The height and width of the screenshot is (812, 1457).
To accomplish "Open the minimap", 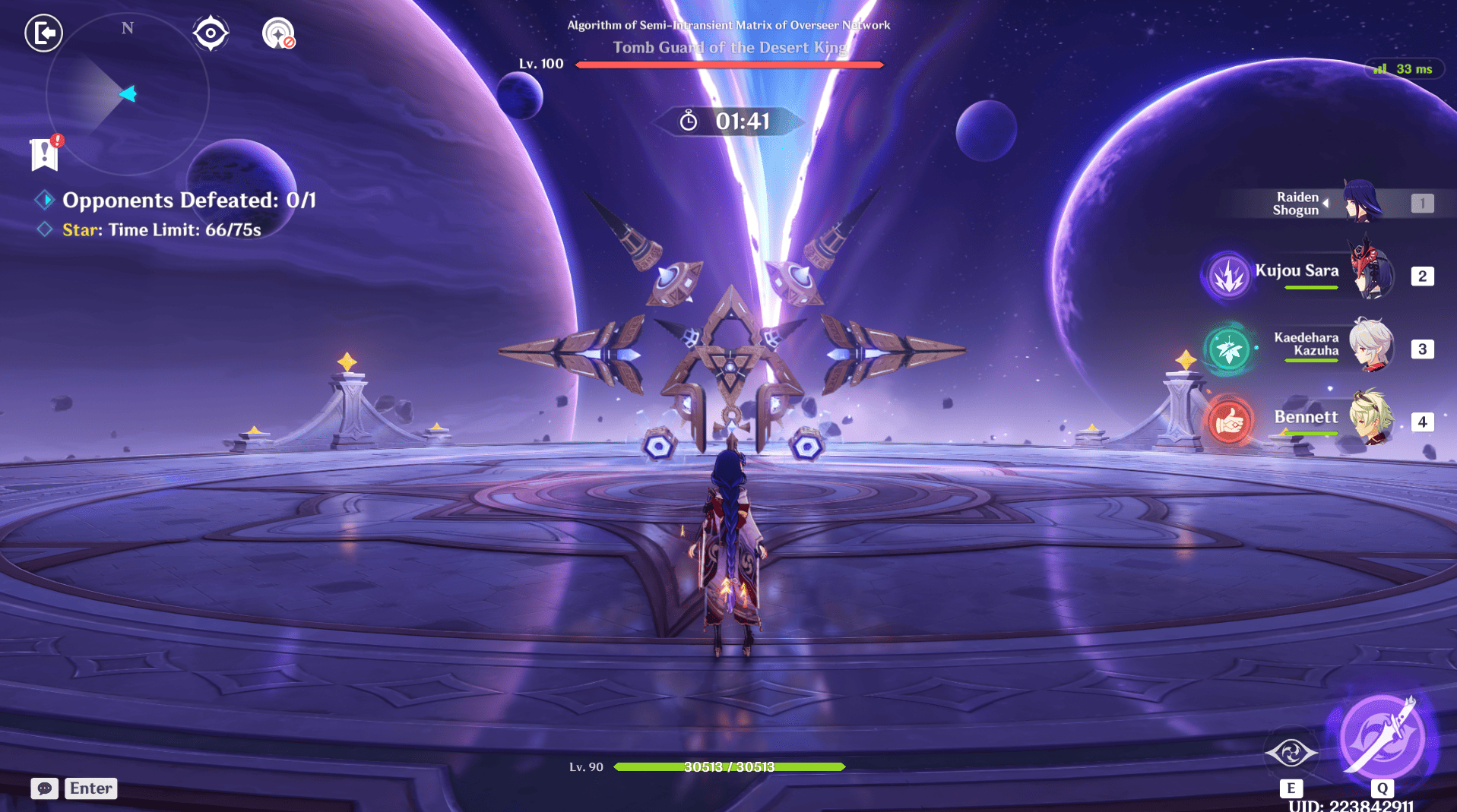I will (127, 94).
